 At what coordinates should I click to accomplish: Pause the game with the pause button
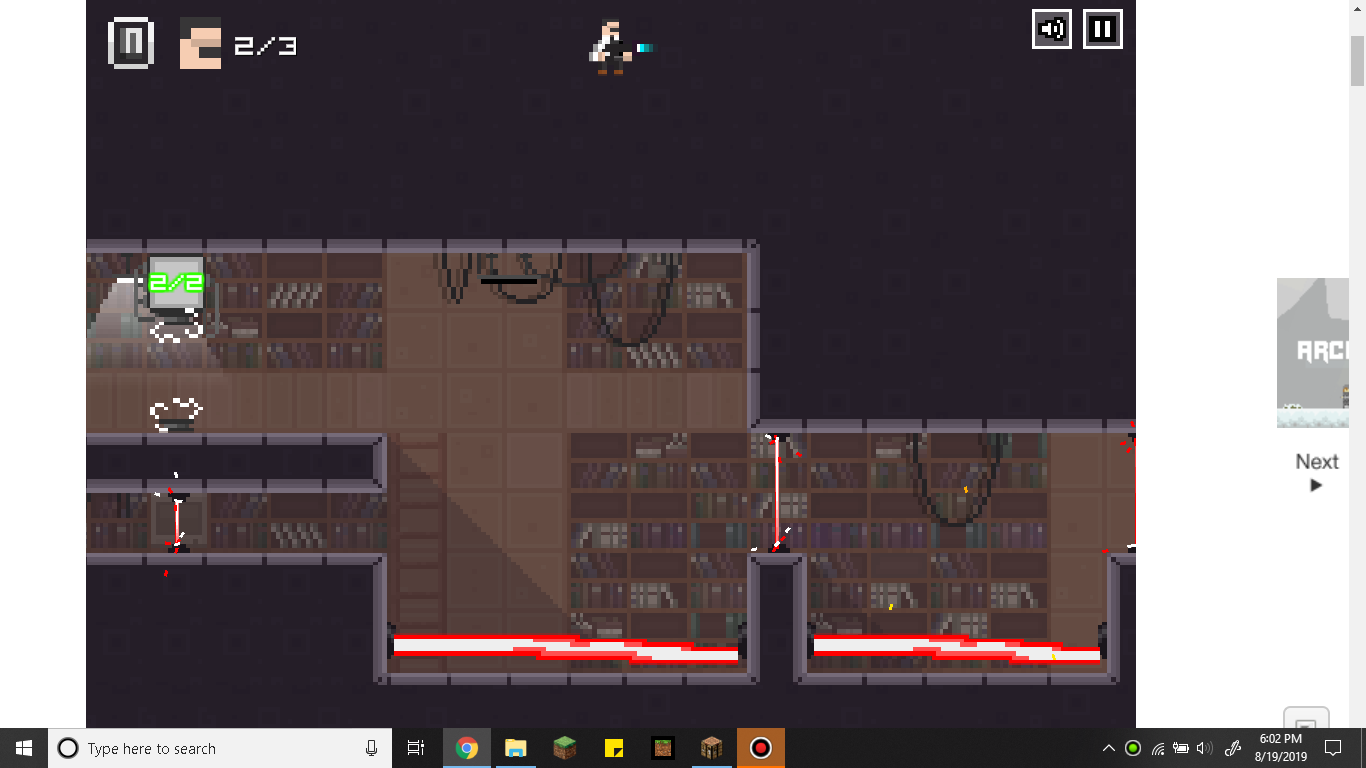(x=1102, y=29)
